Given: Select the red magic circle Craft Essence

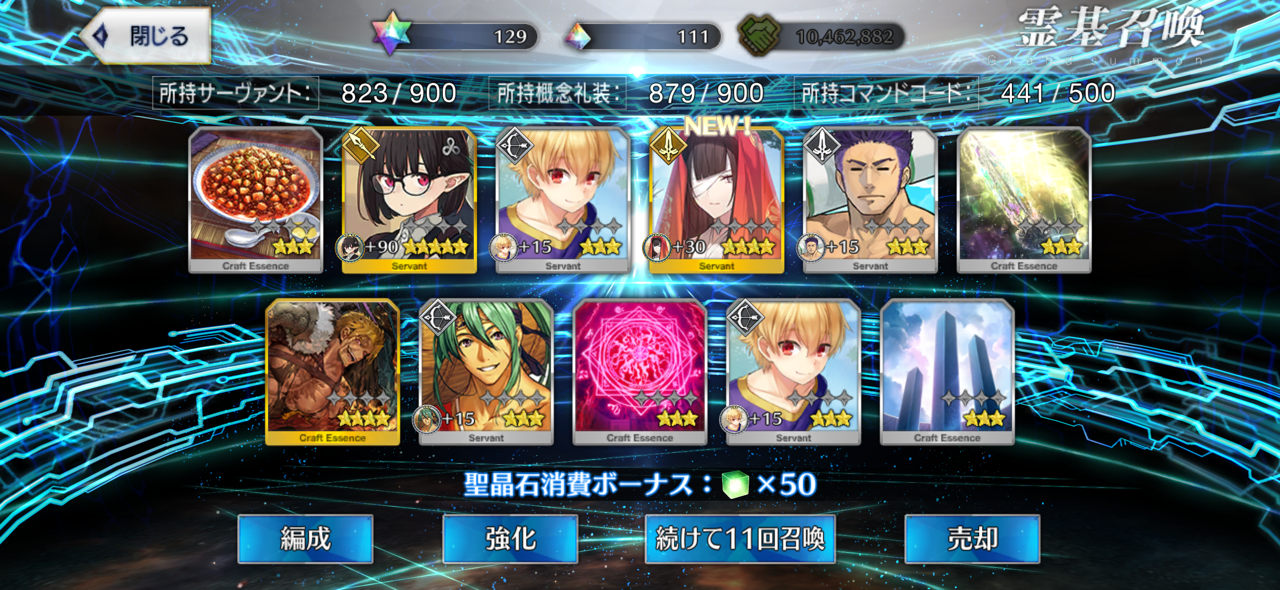Looking at the screenshot, I should (640, 371).
